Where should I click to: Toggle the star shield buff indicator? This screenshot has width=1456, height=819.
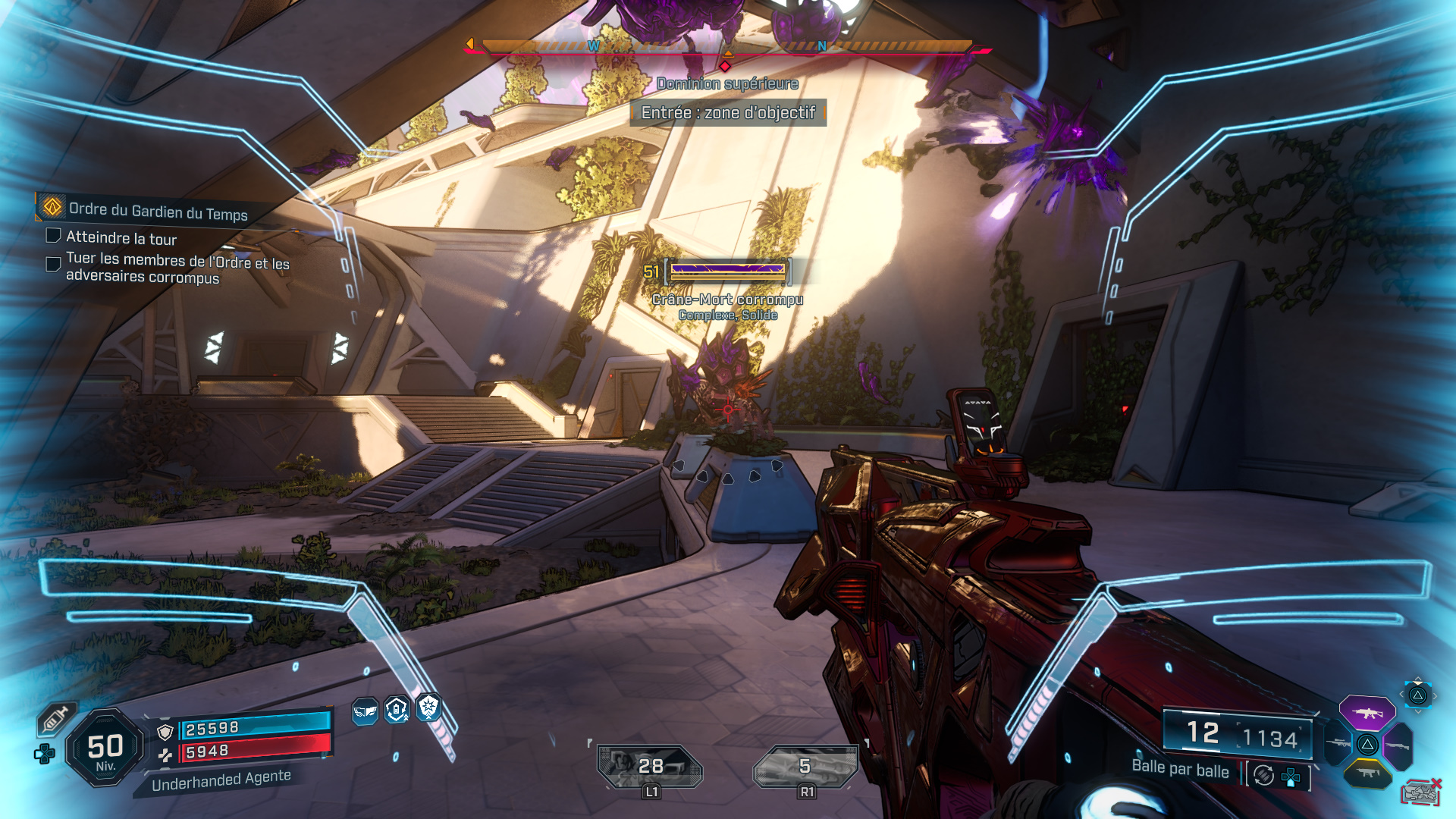[428, 708]
